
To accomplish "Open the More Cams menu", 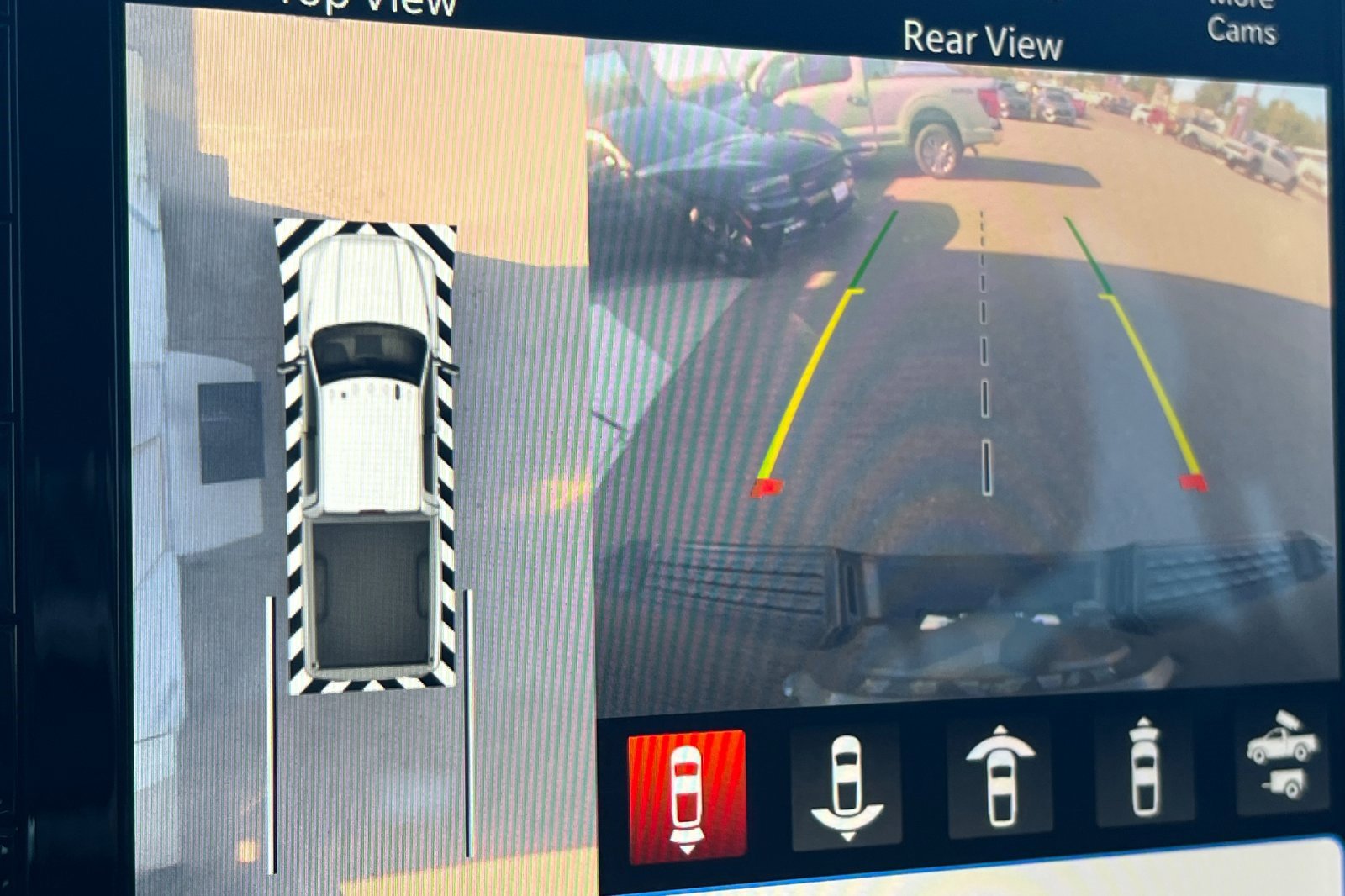I will 1242,24.
